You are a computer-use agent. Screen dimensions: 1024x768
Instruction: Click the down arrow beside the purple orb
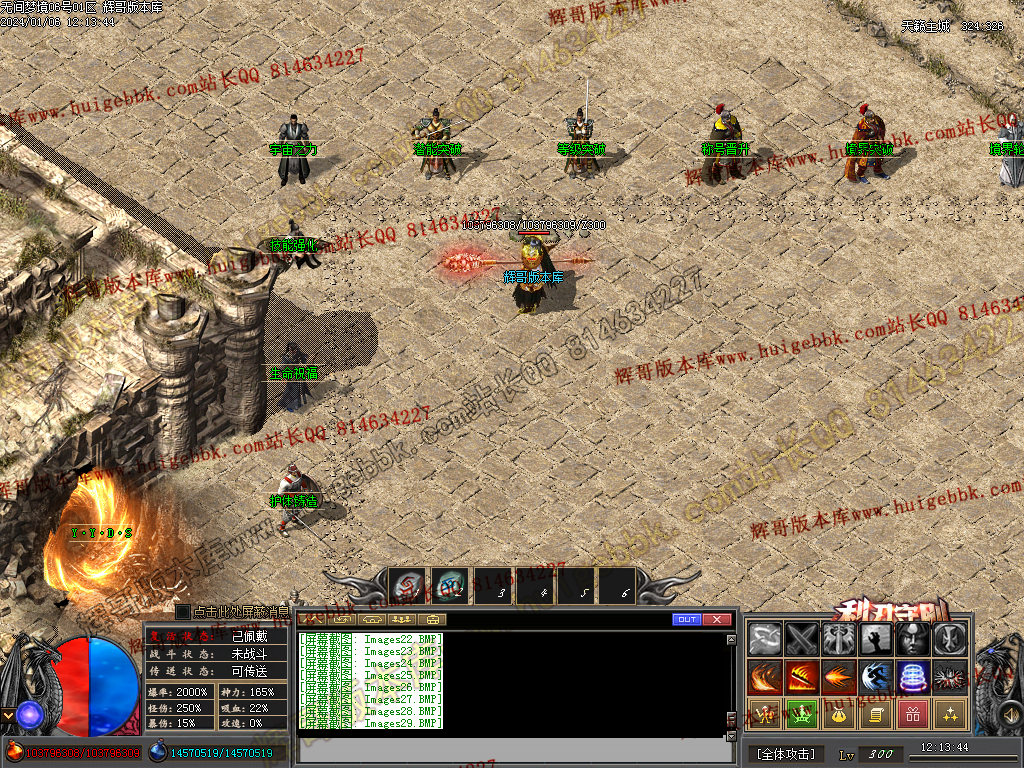8,715
